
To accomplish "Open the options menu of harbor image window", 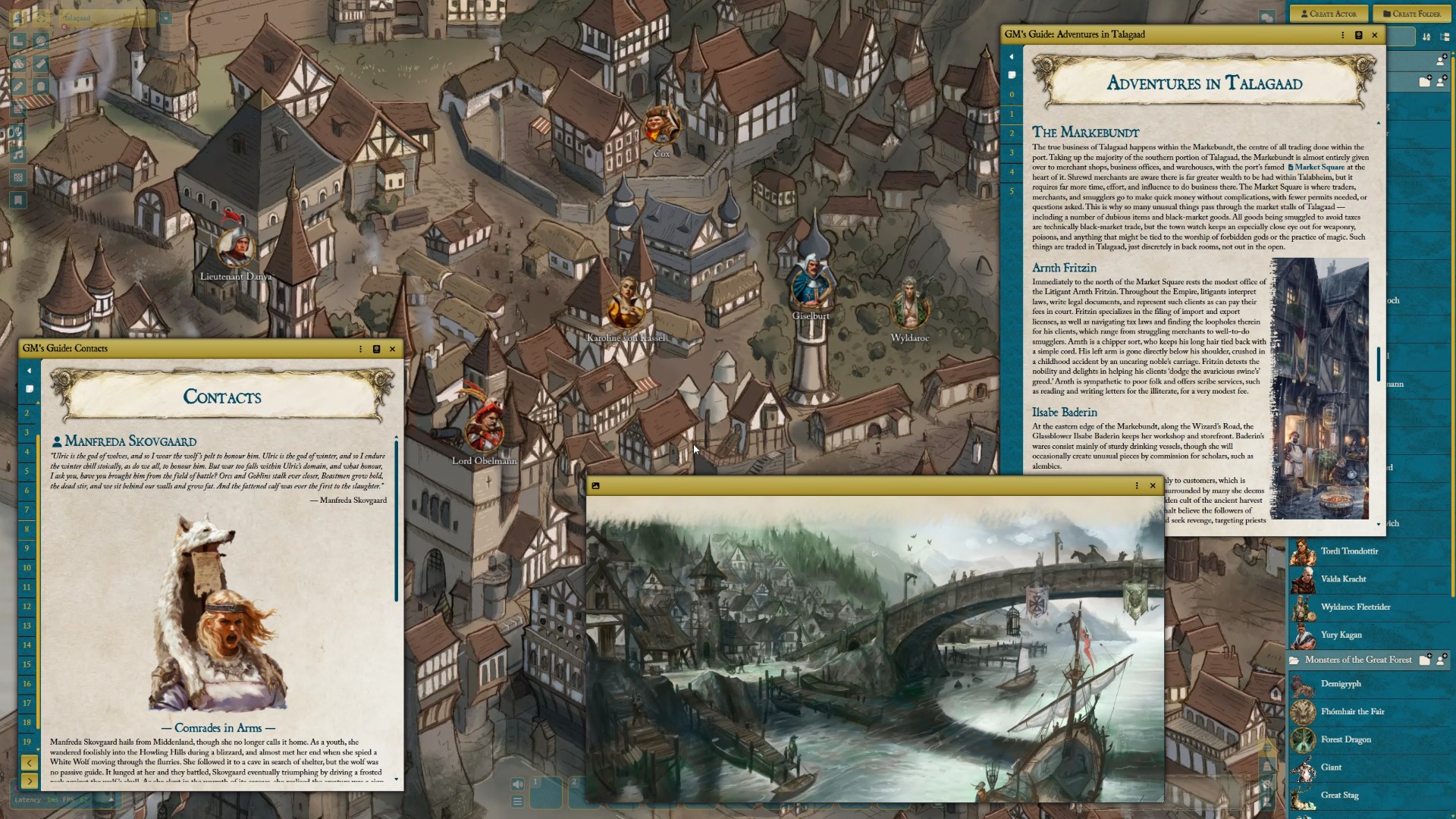I will click(1136, 486).
